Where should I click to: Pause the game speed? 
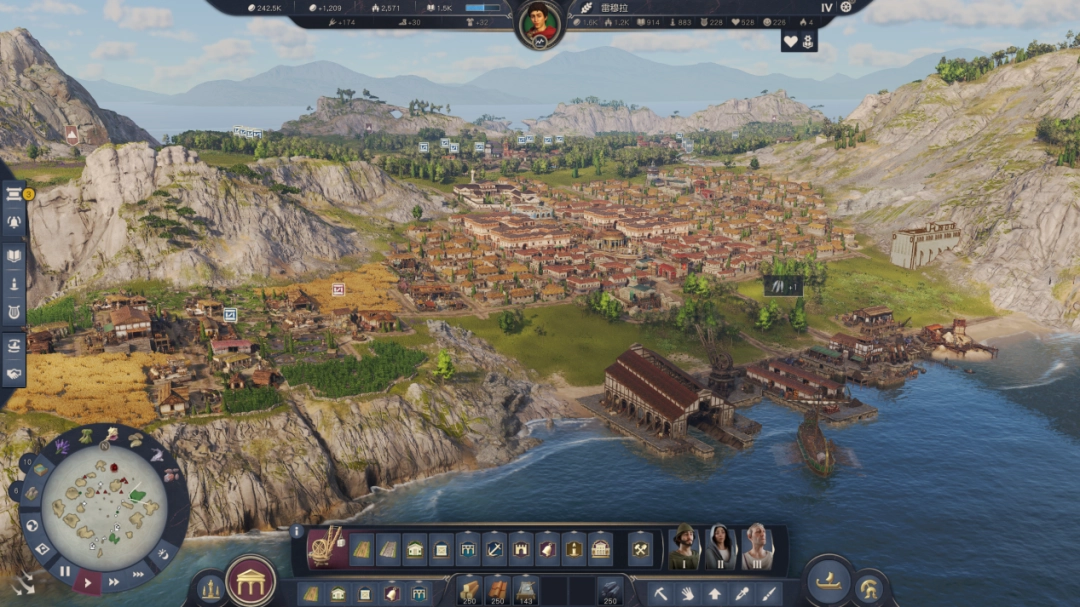point(64,571)
